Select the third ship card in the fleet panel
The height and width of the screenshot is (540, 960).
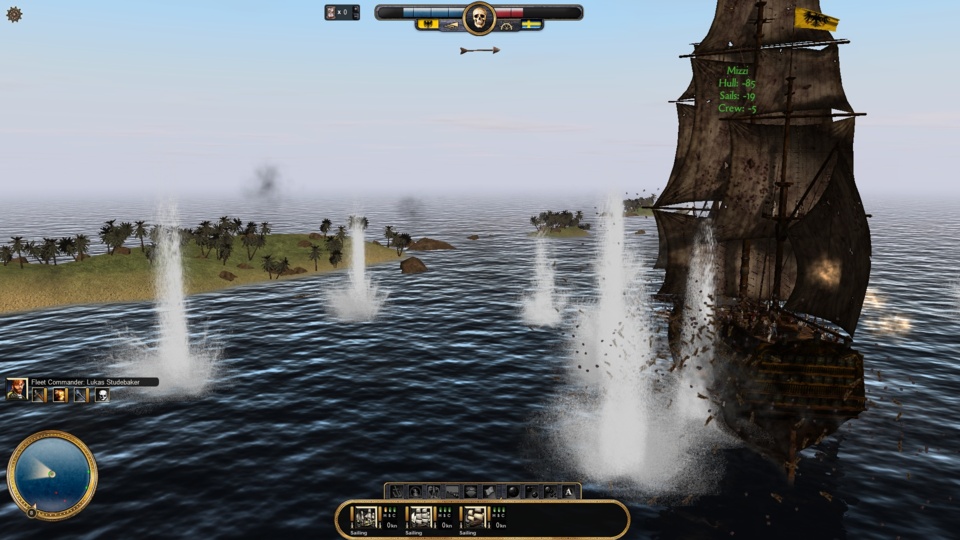[476, 517]
